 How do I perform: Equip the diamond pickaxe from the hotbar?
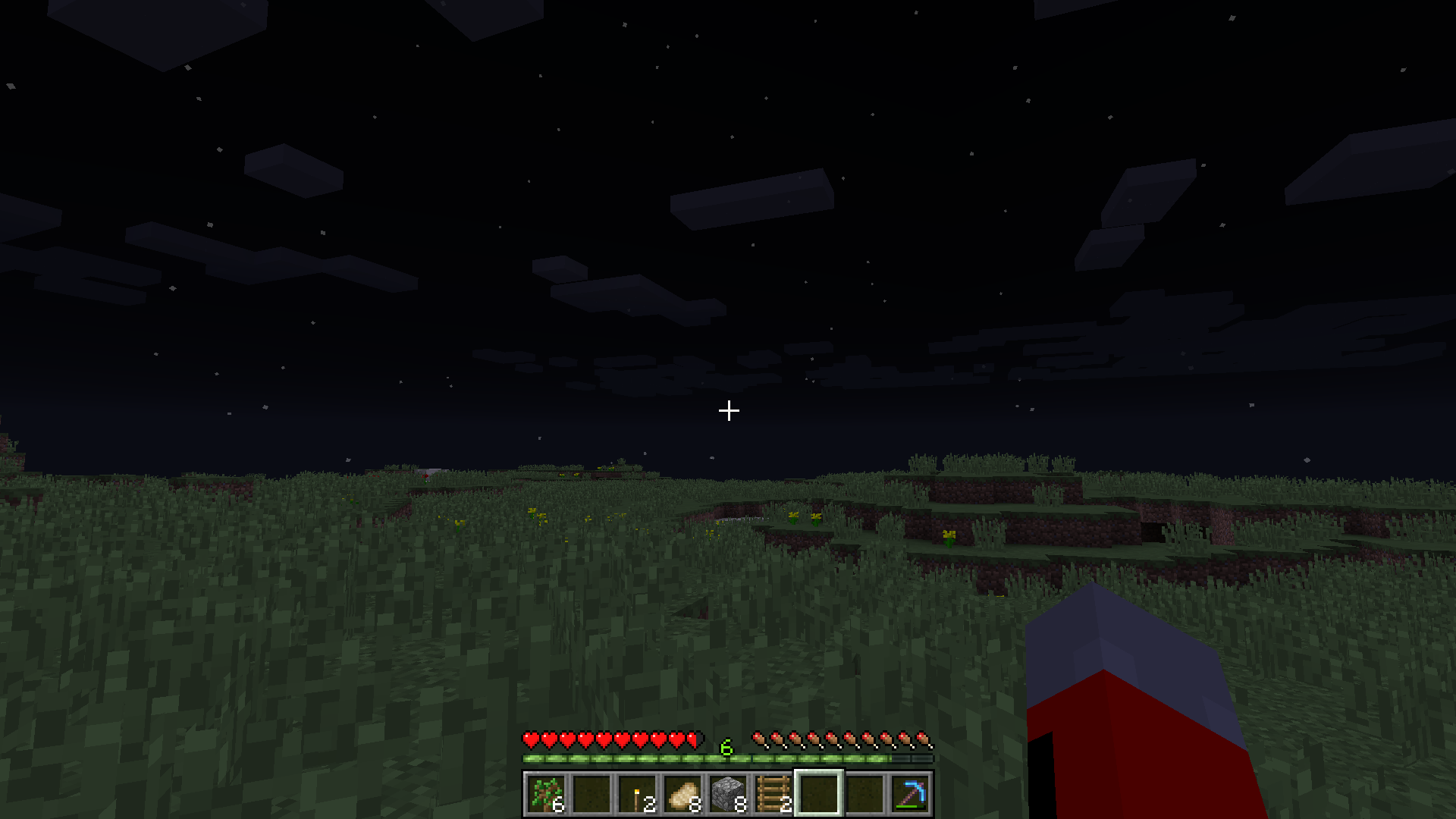(910, 794)
